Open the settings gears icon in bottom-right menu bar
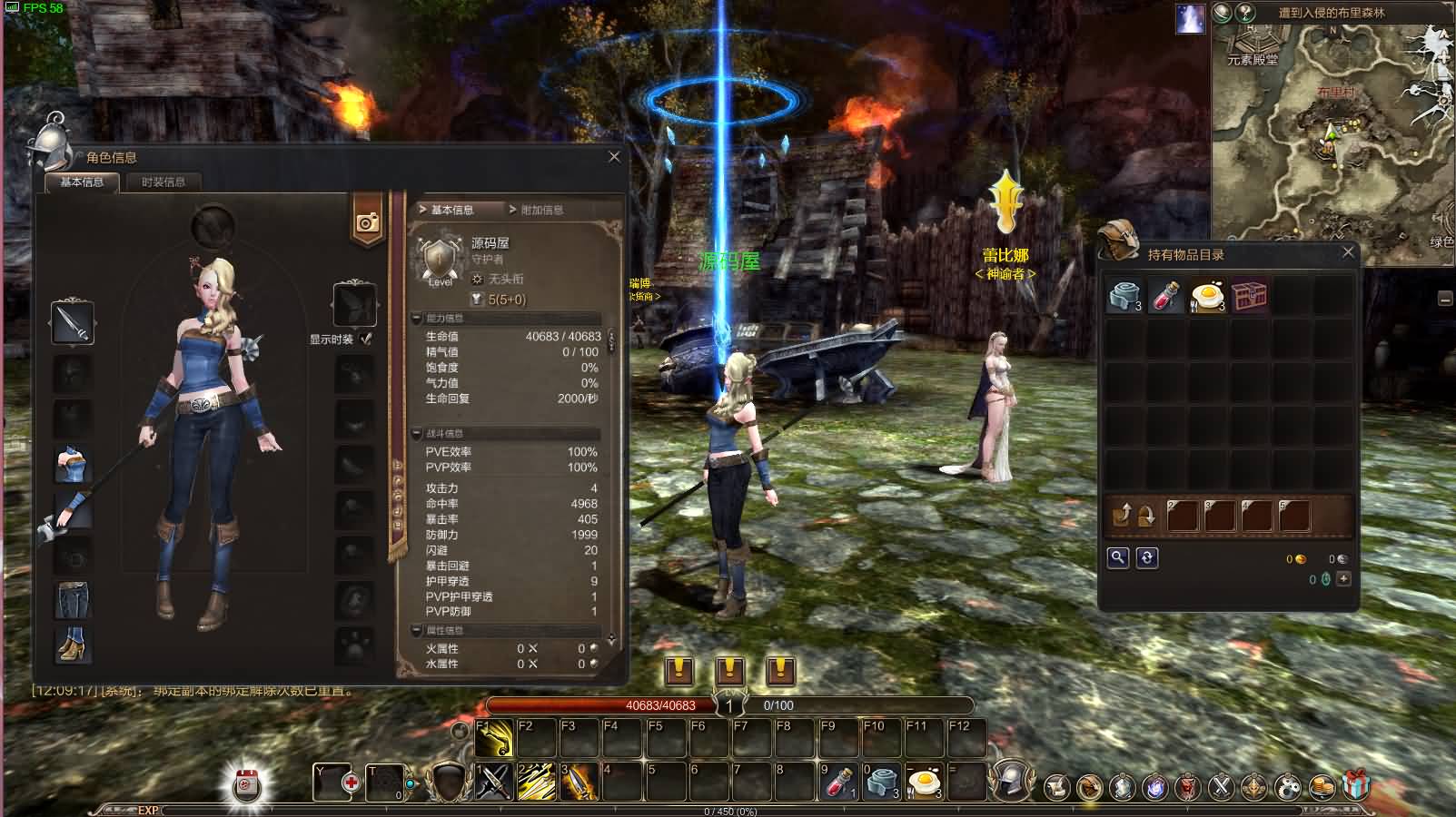Screen dimensions: 1456x817 click(x=1288, y=788)
